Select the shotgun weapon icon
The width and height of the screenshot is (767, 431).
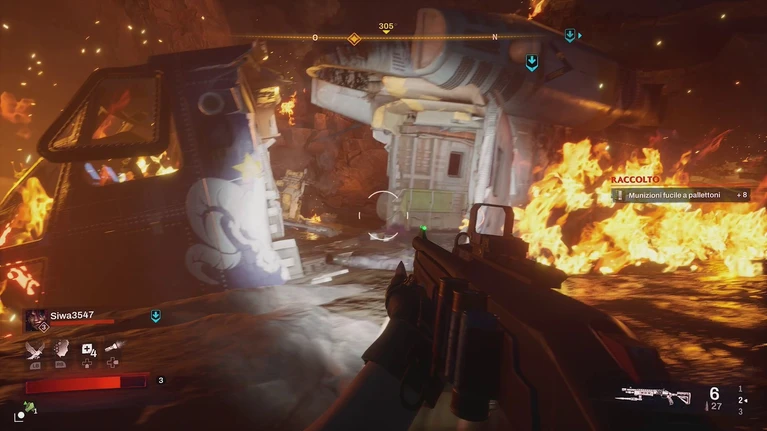[655, 396]
